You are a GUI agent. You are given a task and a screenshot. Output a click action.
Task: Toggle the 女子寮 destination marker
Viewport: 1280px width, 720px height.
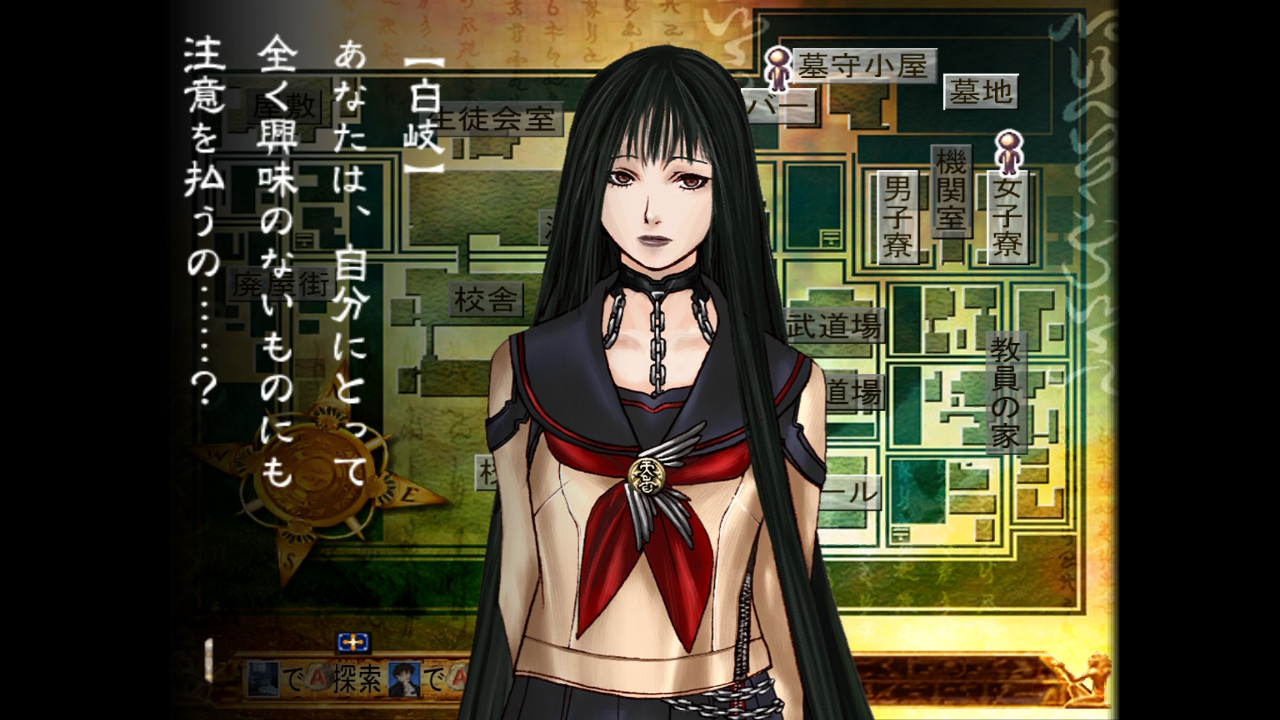tap(1007, 213)
